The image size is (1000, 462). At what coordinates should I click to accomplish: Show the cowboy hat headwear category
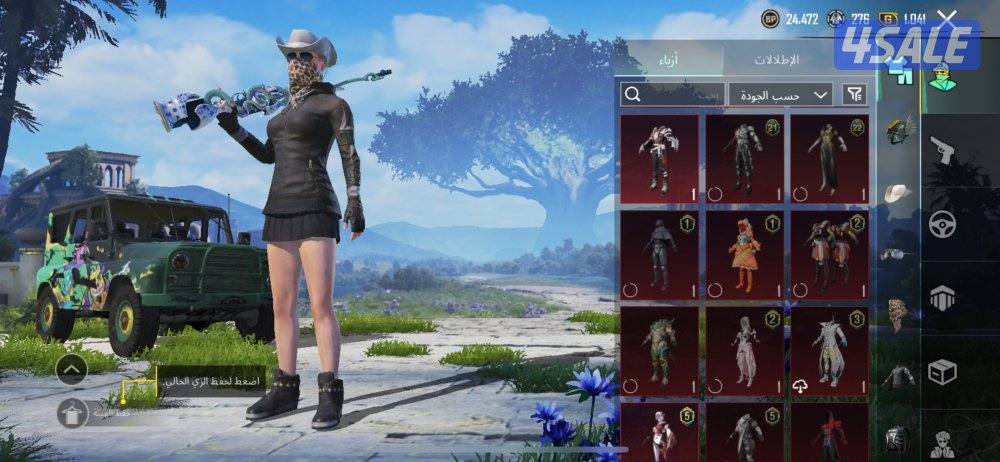pos(899,192)
